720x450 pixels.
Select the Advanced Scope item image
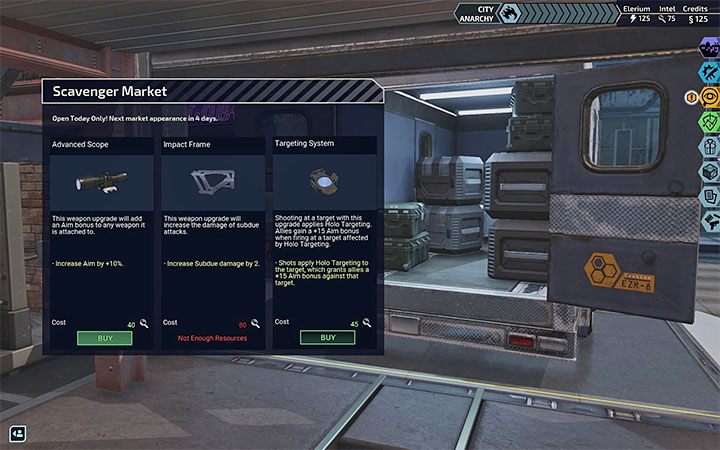[x=104, y=181]
